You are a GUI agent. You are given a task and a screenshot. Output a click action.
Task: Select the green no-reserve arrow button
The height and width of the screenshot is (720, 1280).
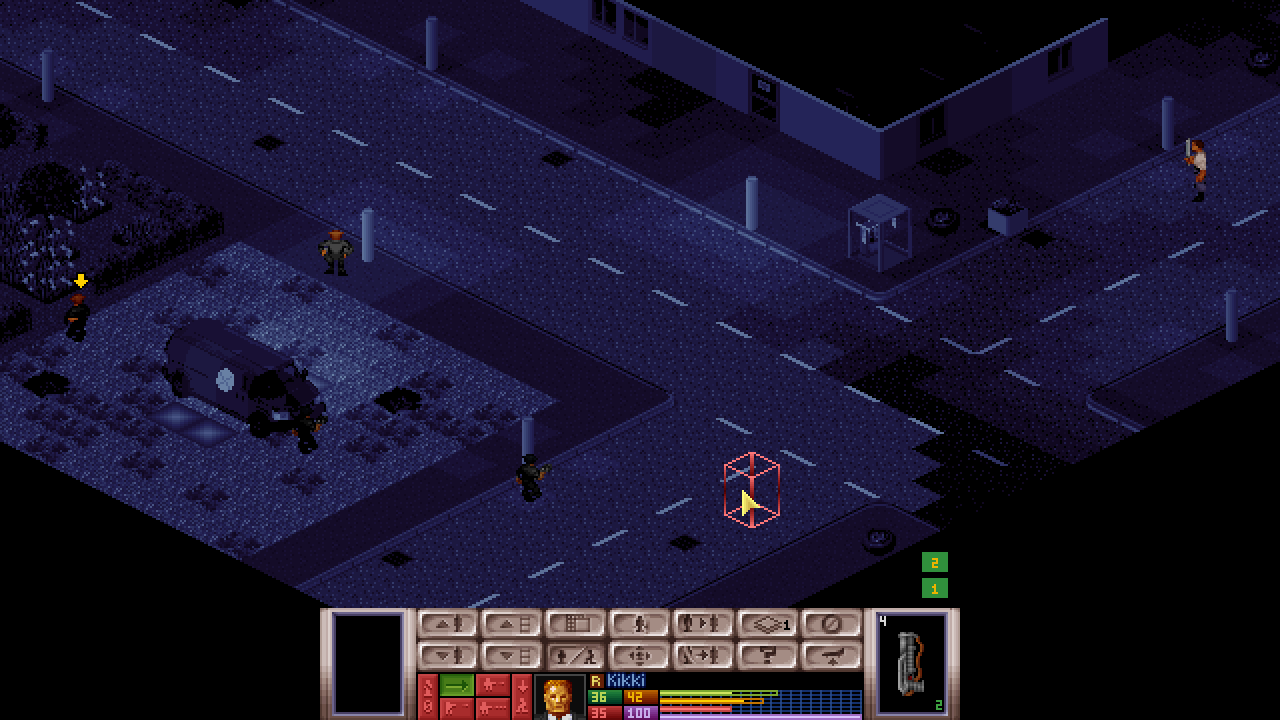coord(457,685)
